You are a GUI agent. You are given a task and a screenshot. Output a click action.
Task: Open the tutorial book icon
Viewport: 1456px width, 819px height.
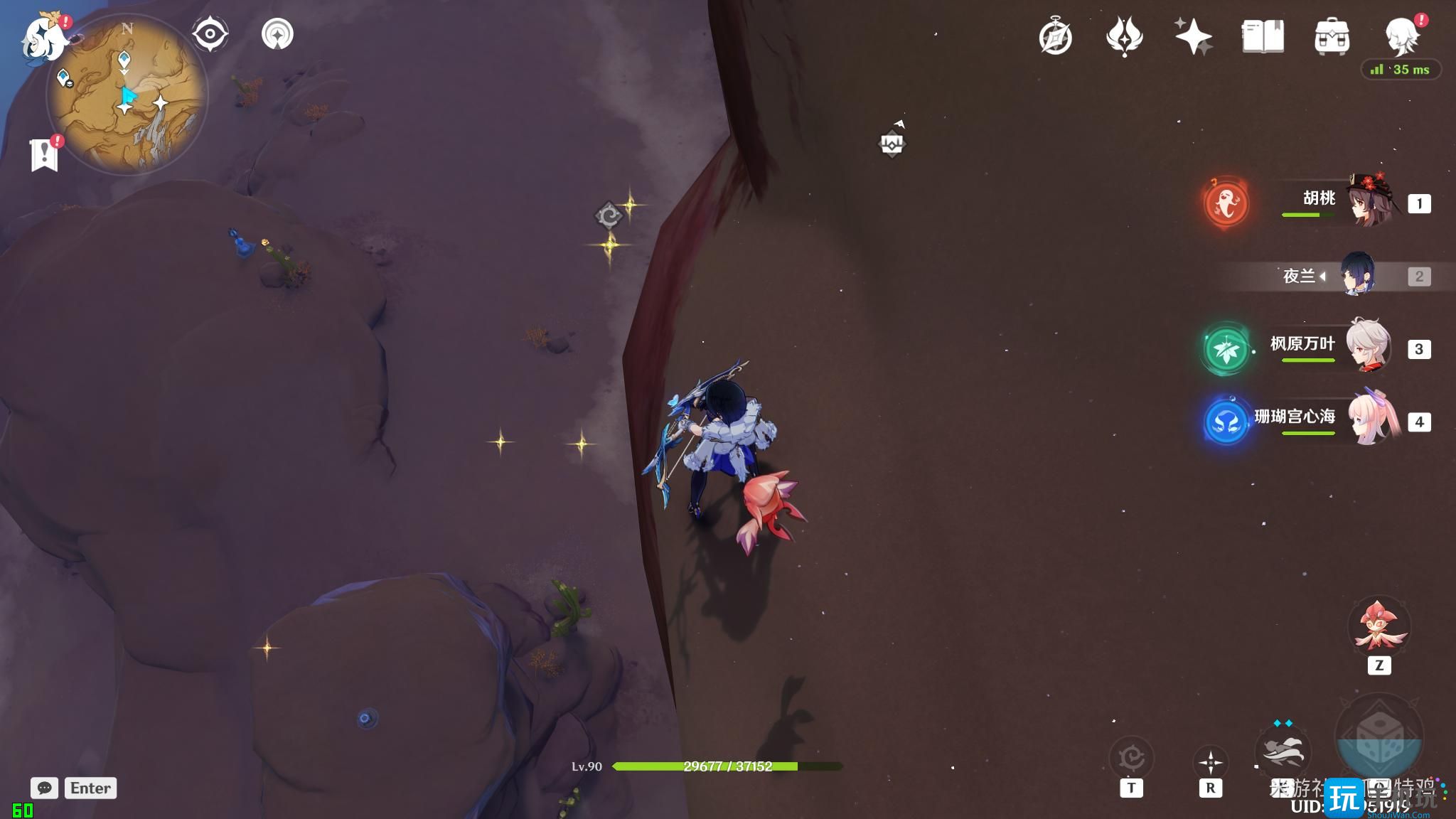[x=1263, y=37]
